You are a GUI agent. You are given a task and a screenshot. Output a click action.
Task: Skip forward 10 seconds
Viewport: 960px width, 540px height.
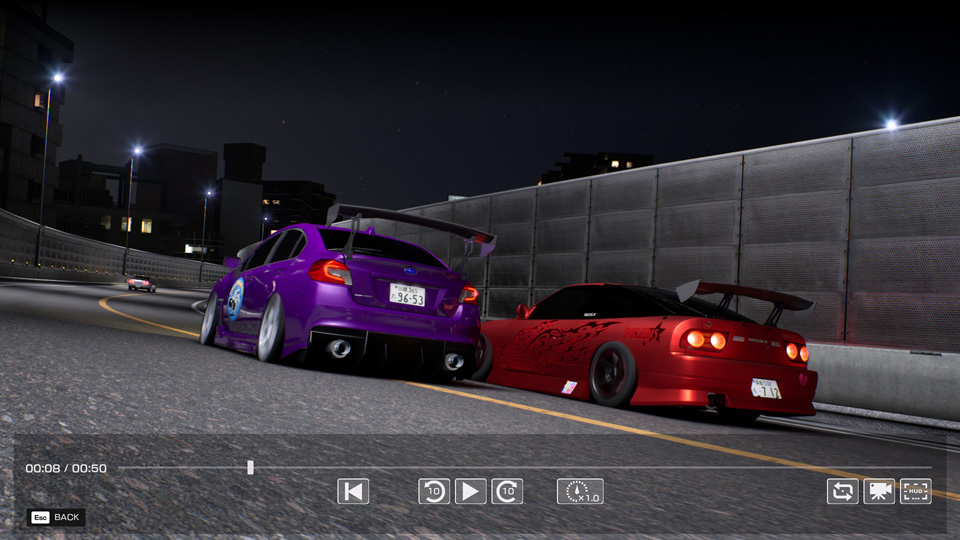point(507,491)
